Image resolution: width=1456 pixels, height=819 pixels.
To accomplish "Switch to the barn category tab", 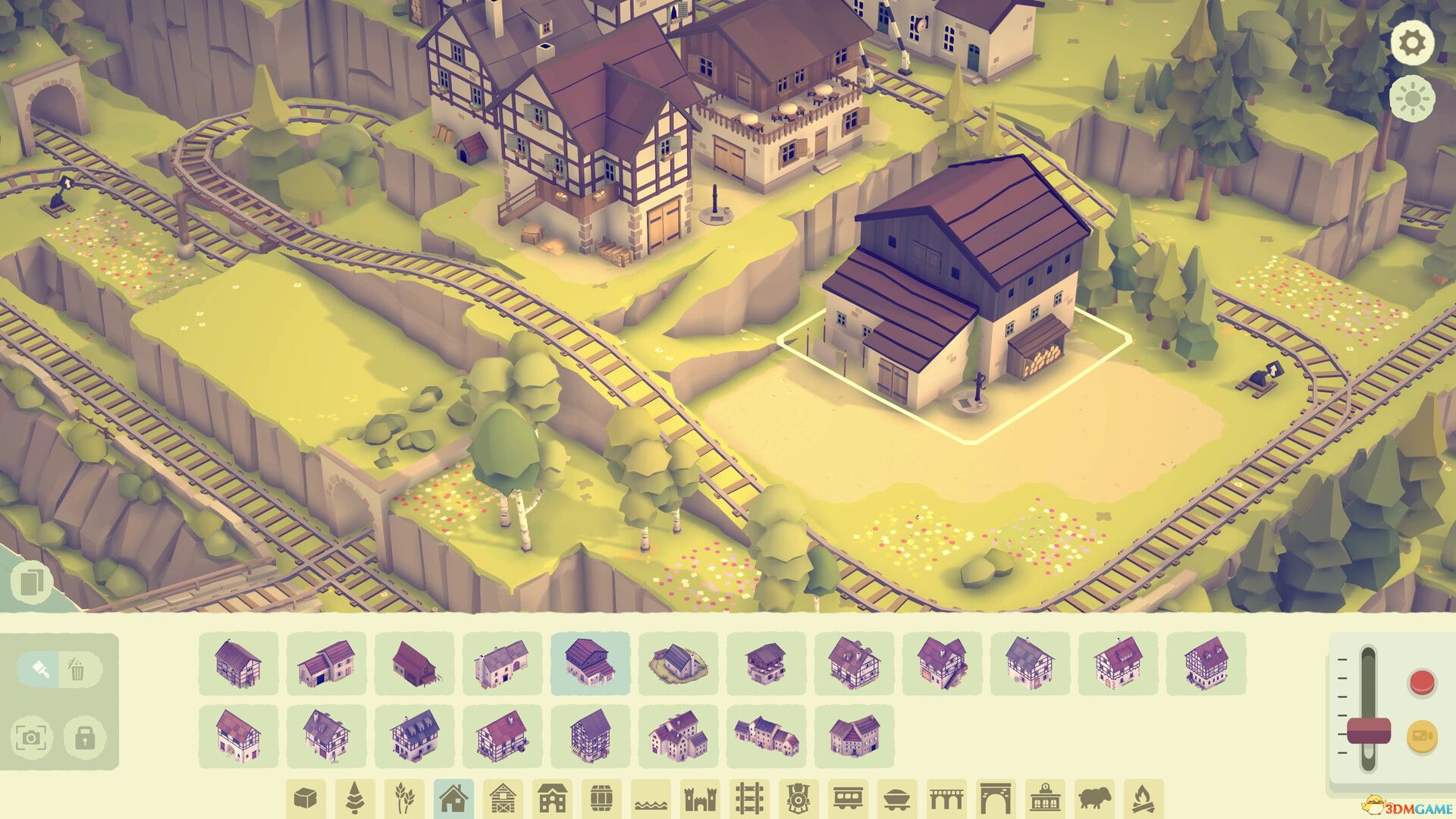I will click(502, 797).
